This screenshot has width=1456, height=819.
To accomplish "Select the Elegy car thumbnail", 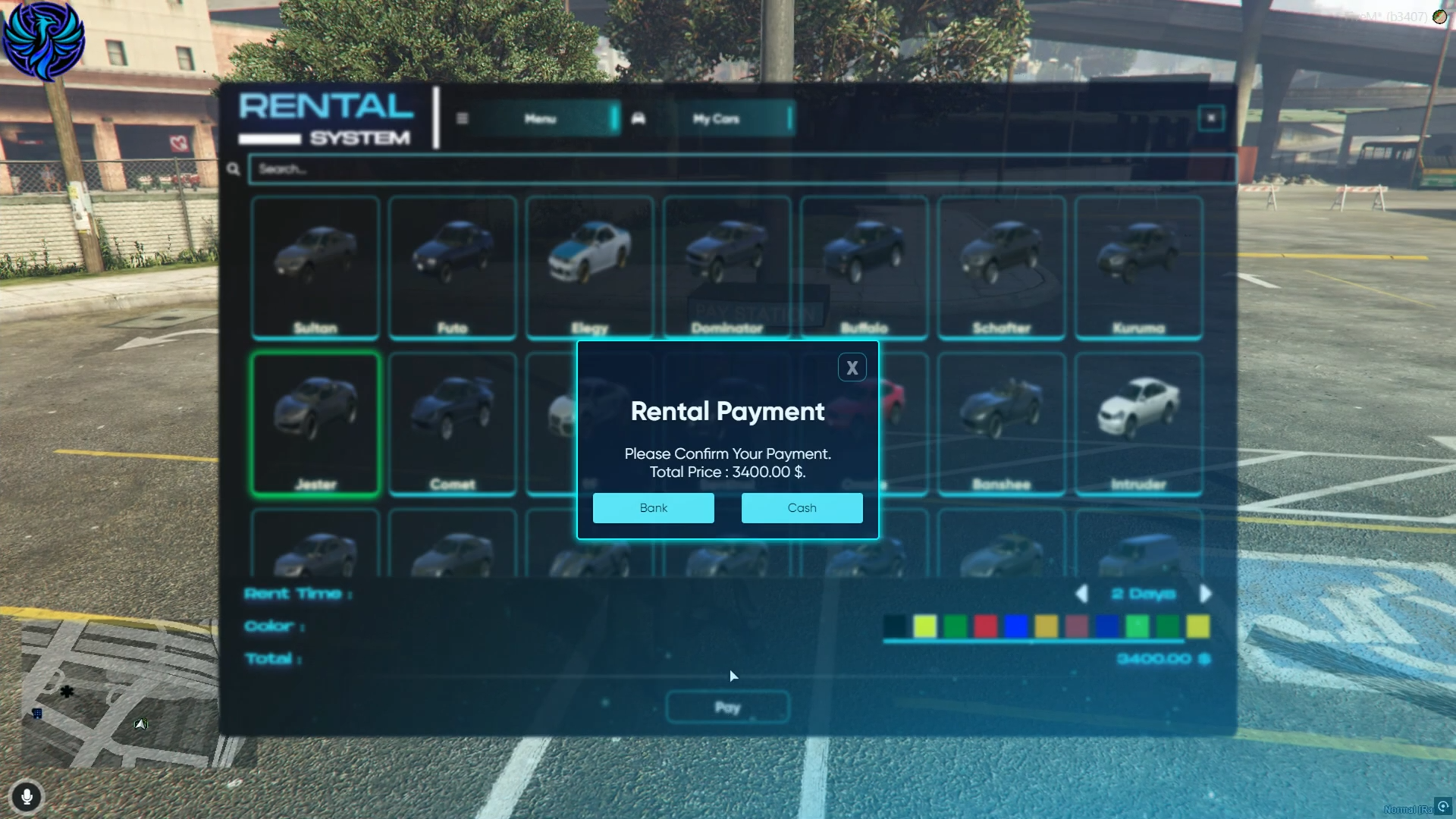I will point(590,265).
